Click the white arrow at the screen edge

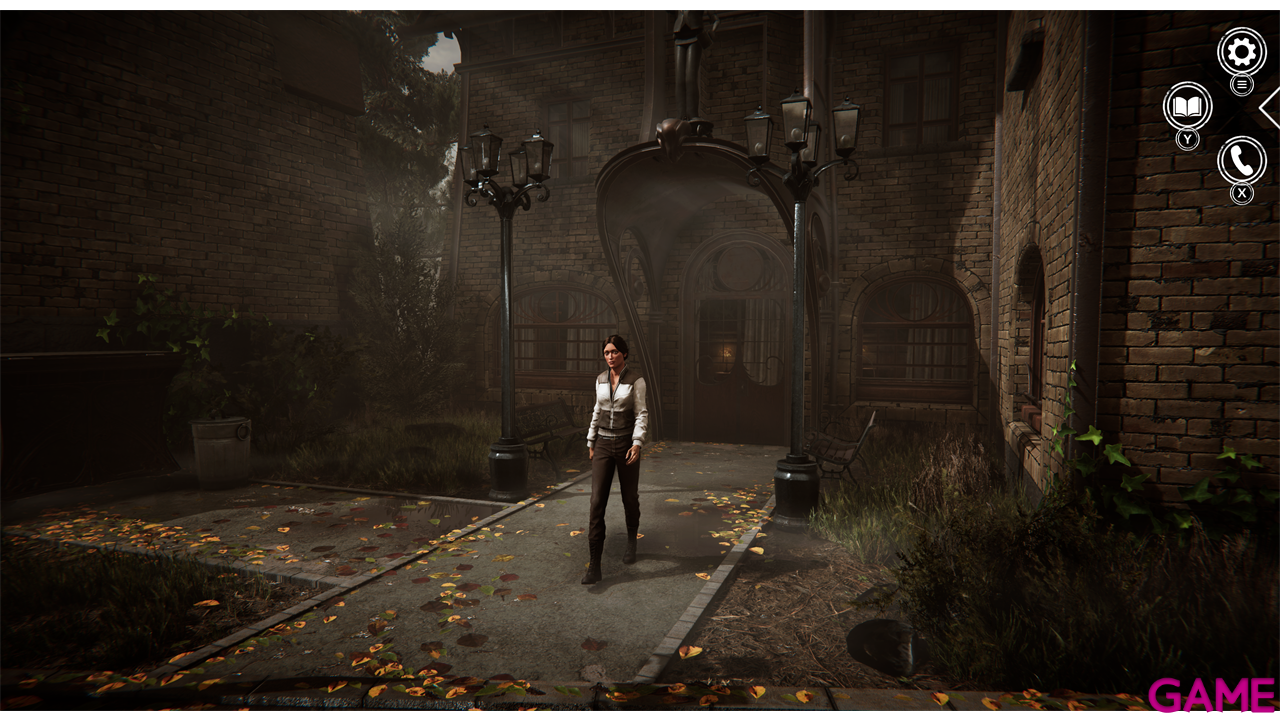1271,108
